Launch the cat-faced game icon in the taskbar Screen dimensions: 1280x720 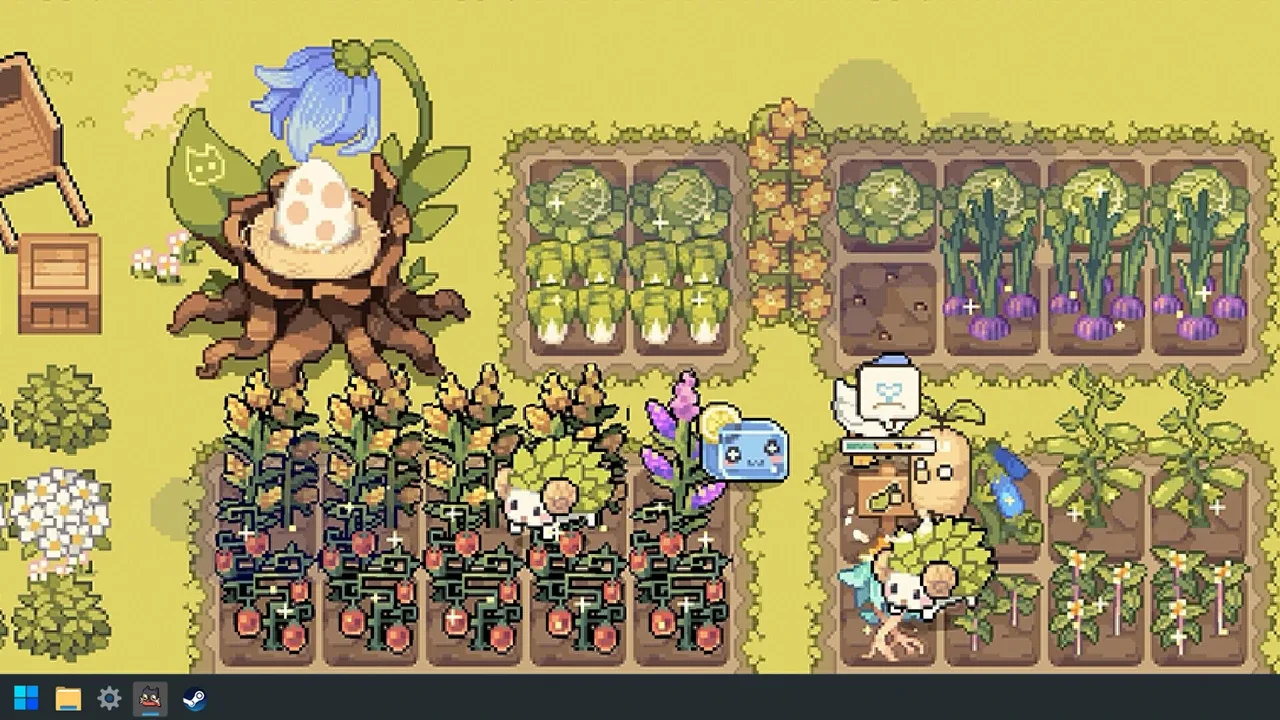click(x=149, y=698)
